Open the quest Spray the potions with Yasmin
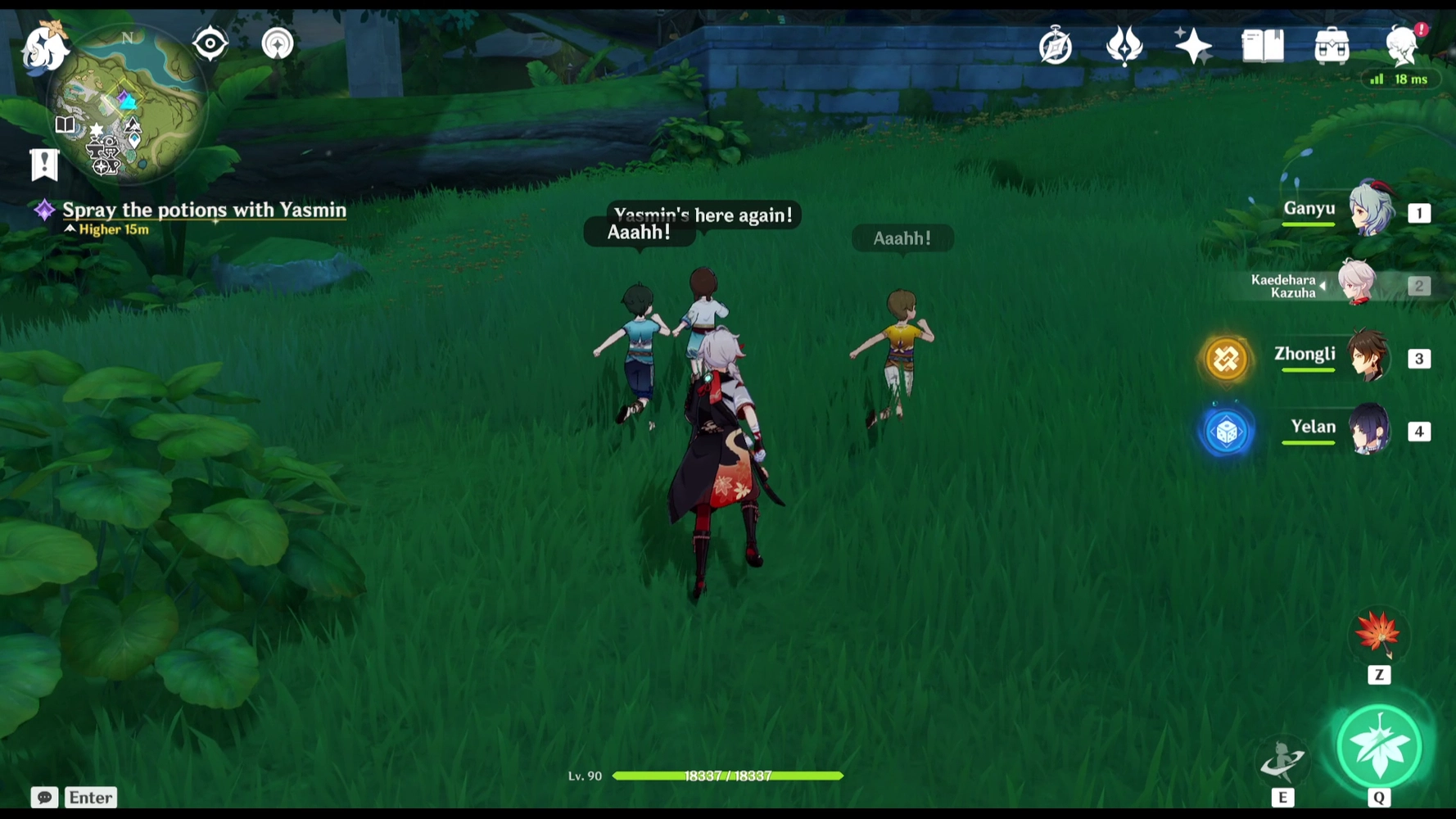This screenshot has height=819, width=1456. click(203, 210)
